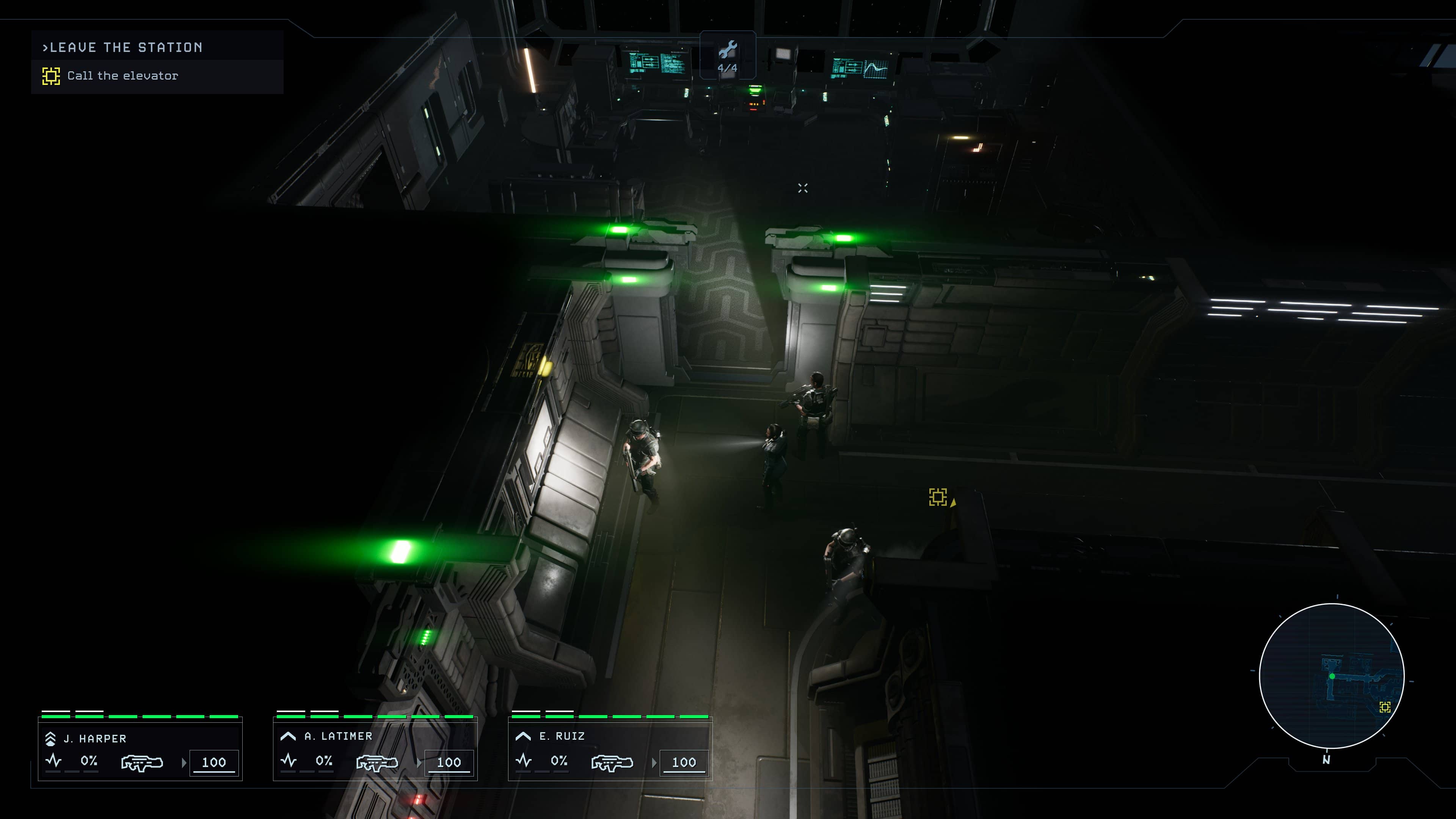Click E. Ruiz's pulse rifle icon
Screen dimensions: 1456x819
(x=612, y=763)
